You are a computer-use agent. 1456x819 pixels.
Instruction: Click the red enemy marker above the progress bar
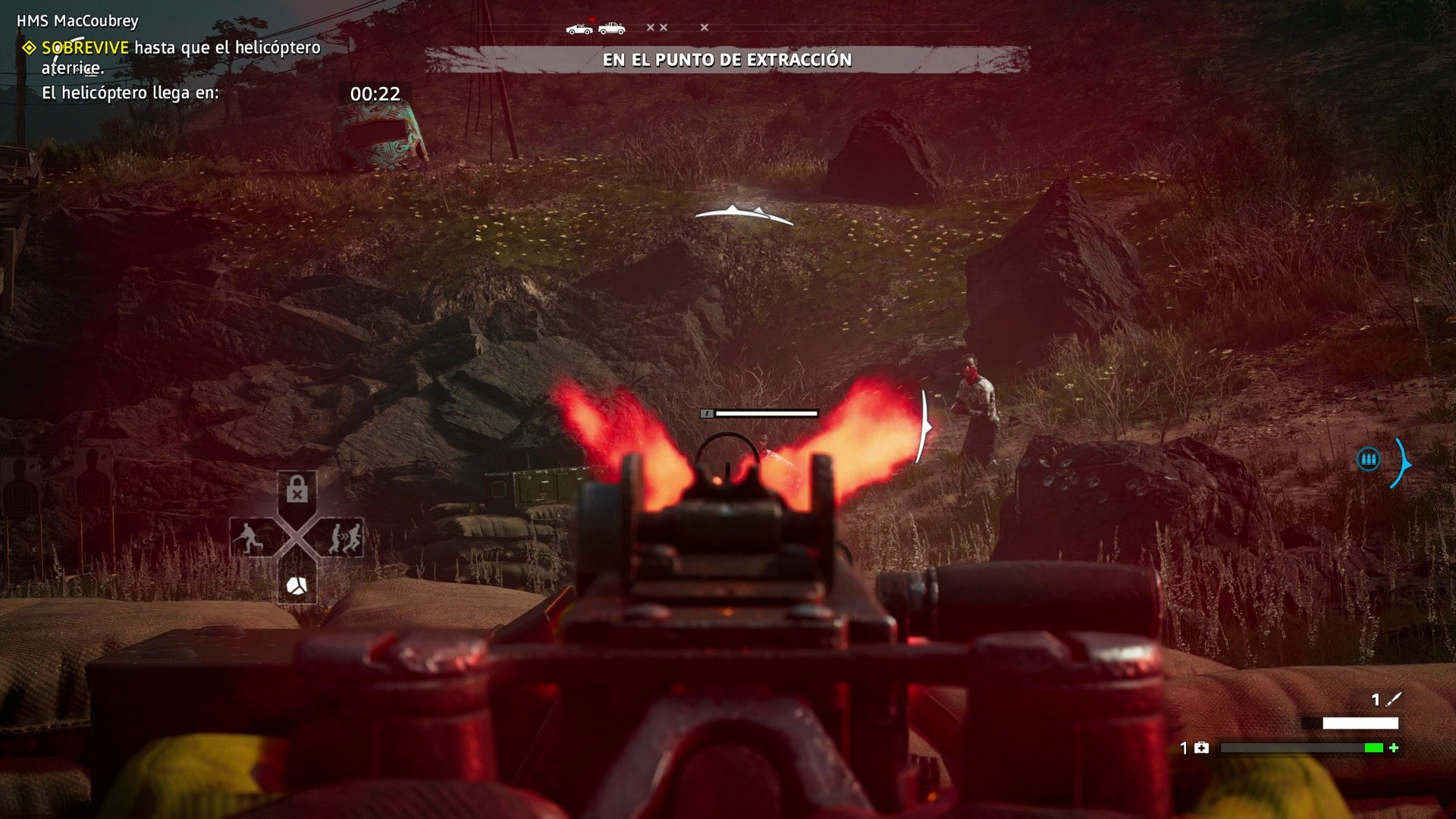pos(592,20)
